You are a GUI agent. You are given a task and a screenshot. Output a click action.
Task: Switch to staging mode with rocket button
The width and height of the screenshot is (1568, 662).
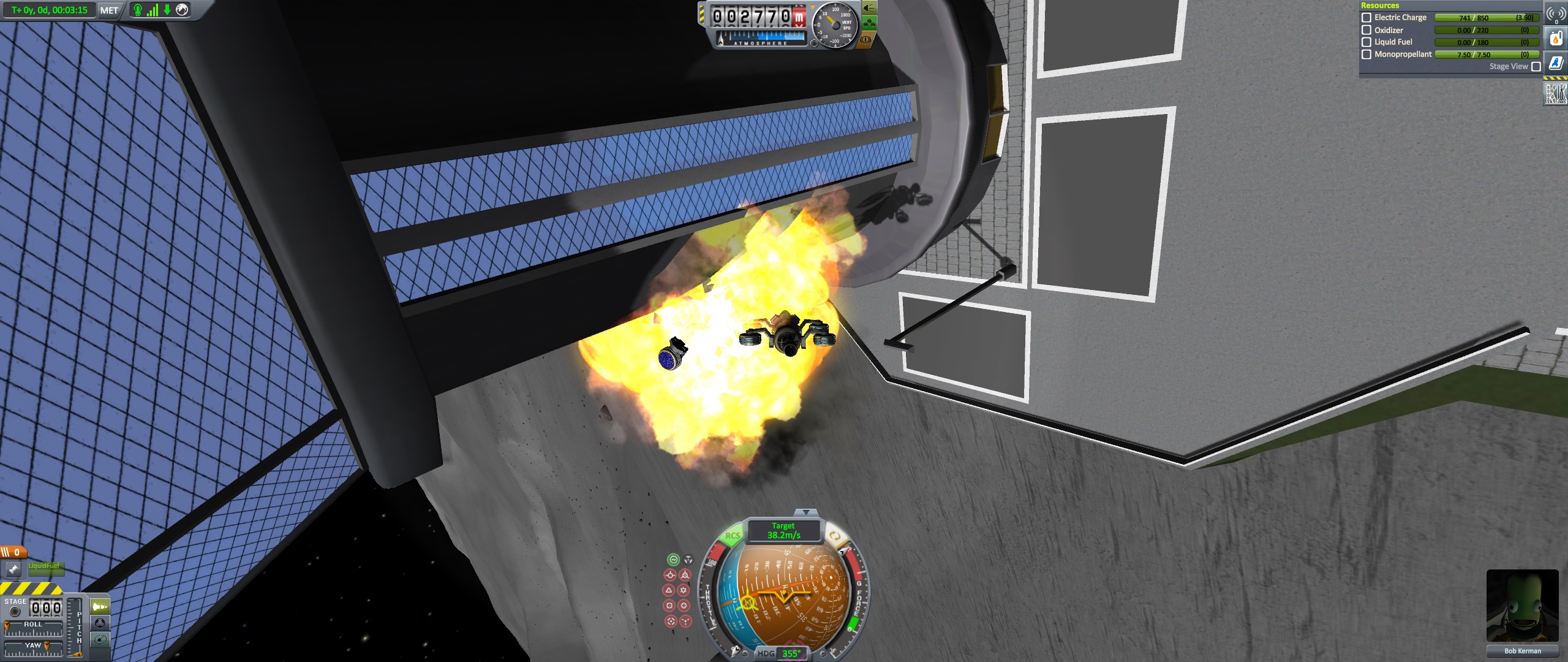[x=99, y=607]
